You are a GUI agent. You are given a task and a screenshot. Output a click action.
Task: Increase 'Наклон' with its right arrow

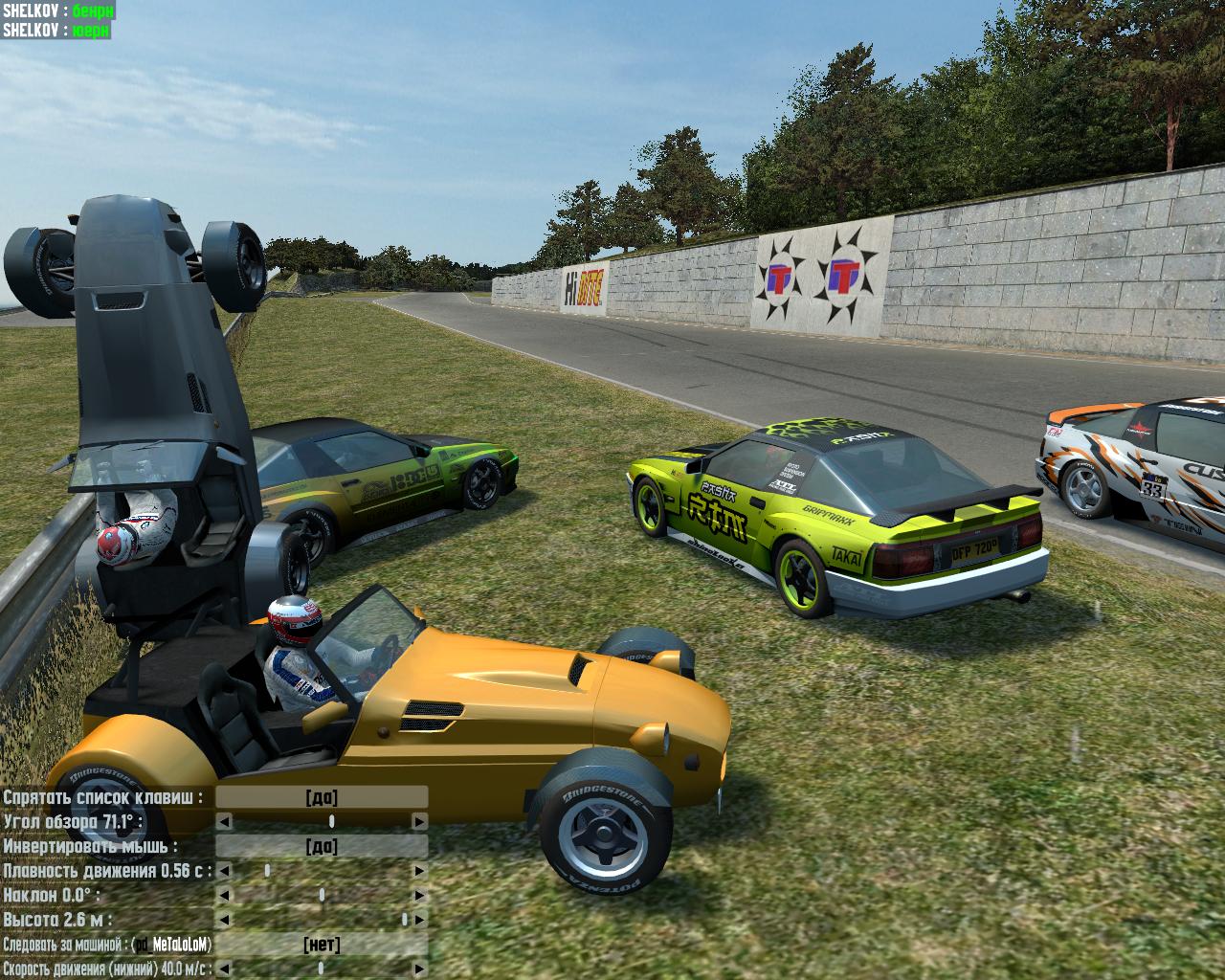[419, 896]
